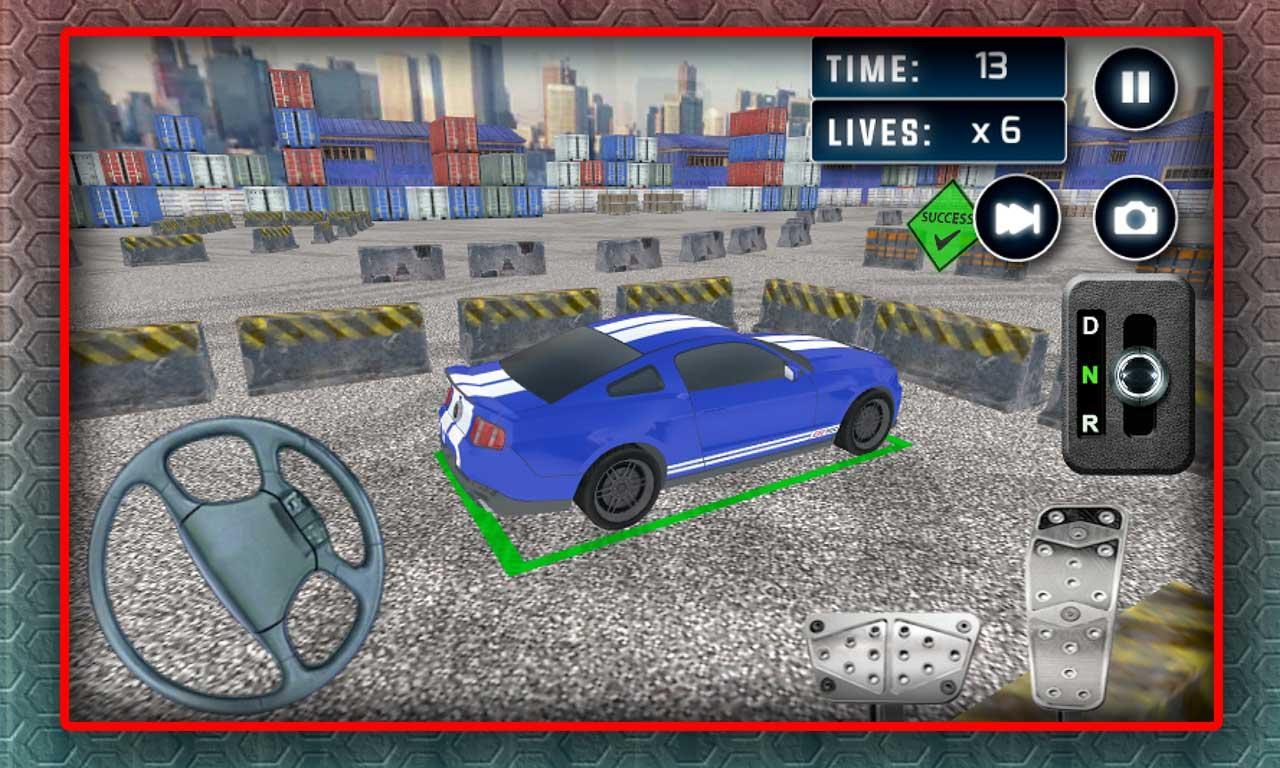Pause the game
This screenshot has height=768, width=1280.
pyautogui.click(x=1135, y=88)
